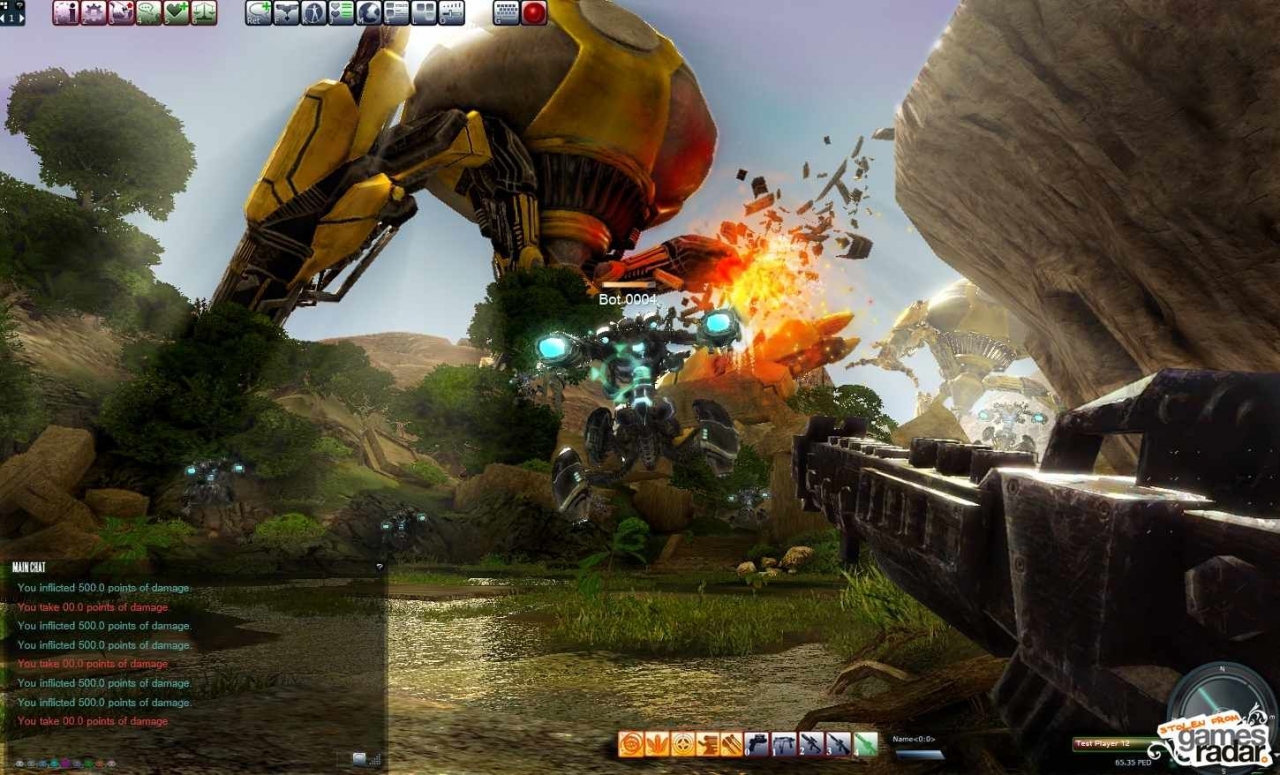The height and width of the screenshot is (775, 1280).
Task: Click the keyboard icon
Action: 506,13
